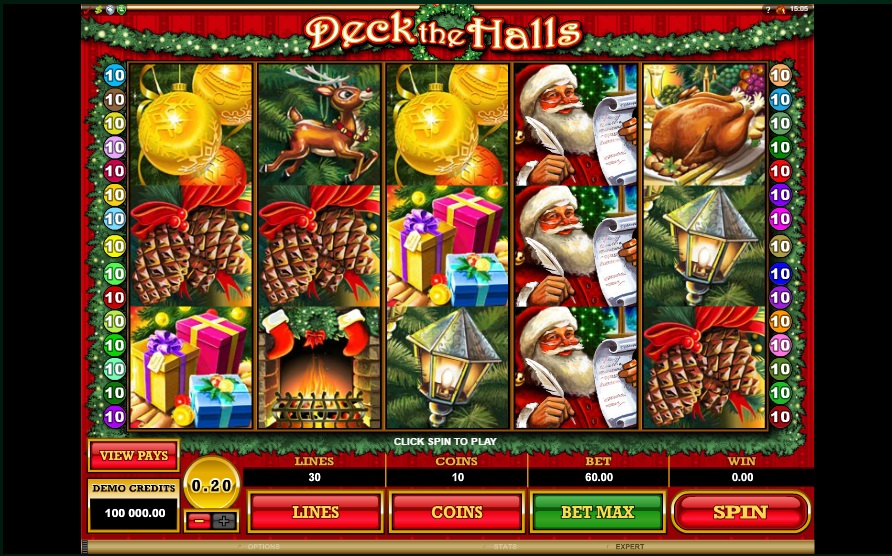
Task: Switch to Expert mode in the bottom bar
Action: (x=629, y=547)
